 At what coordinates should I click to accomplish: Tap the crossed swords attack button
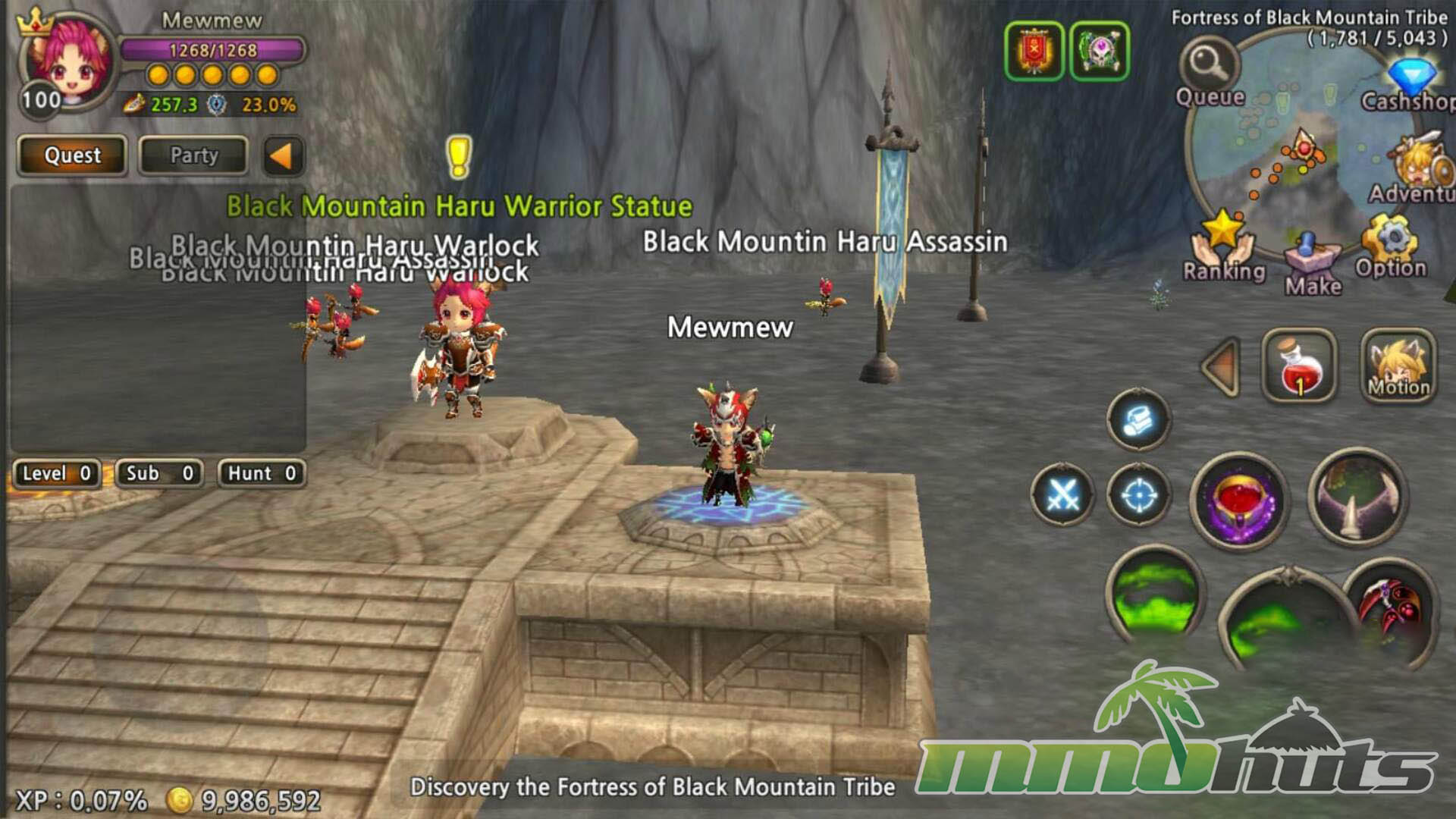(x=1062, y=495)
